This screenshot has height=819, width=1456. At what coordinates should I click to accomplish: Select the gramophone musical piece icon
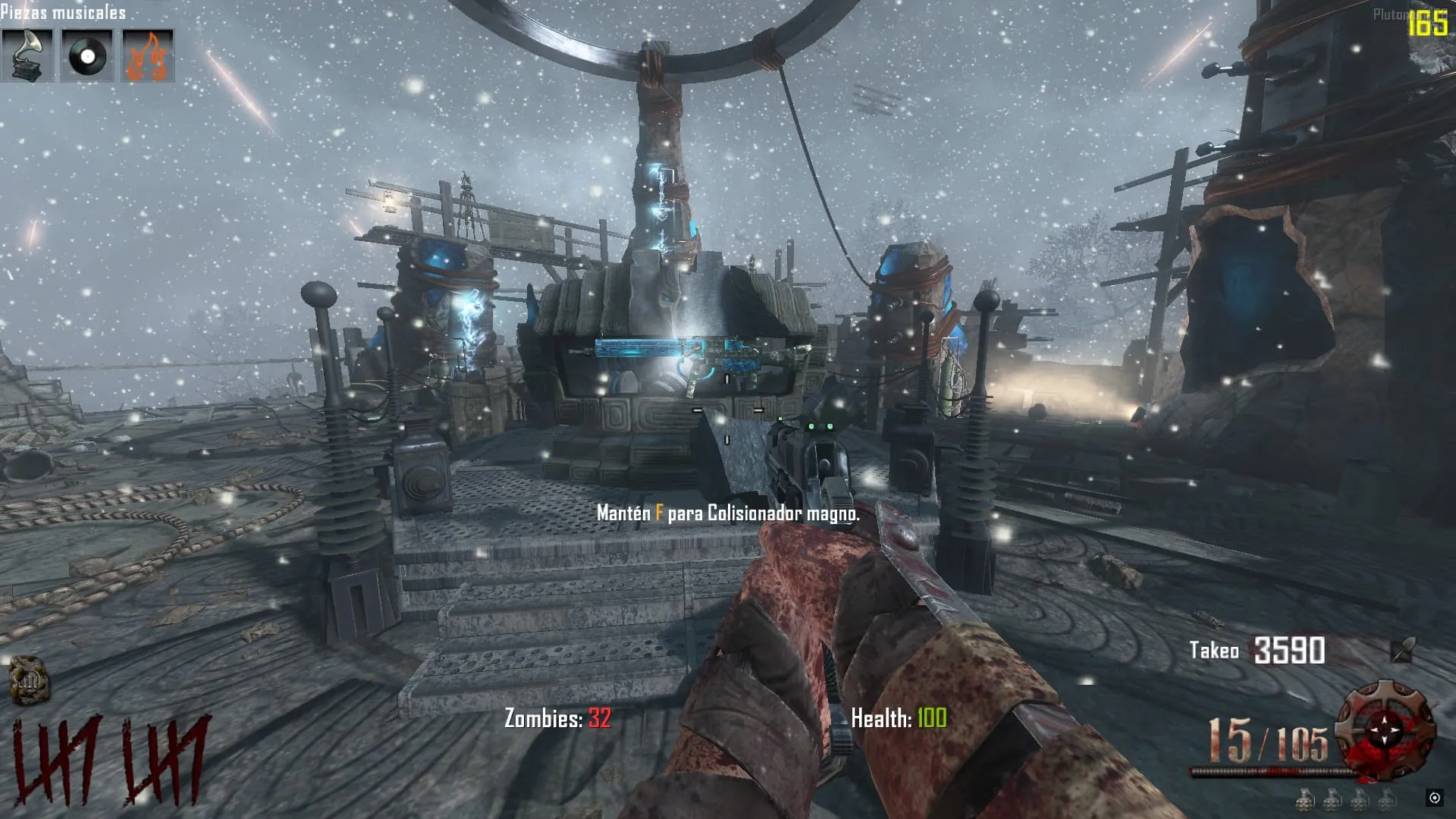coord(27,55)
